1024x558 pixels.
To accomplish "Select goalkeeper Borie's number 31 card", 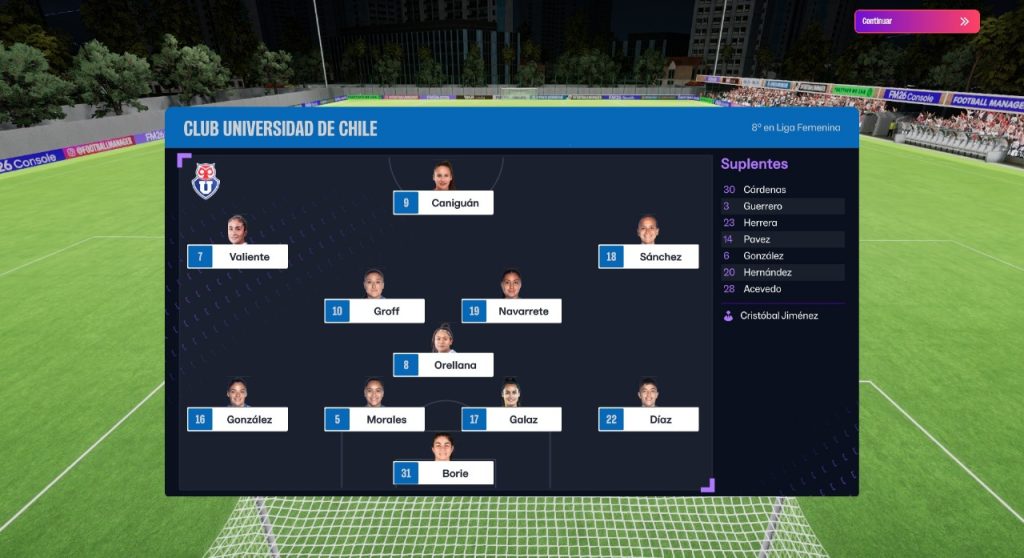I will click(443, 473).
